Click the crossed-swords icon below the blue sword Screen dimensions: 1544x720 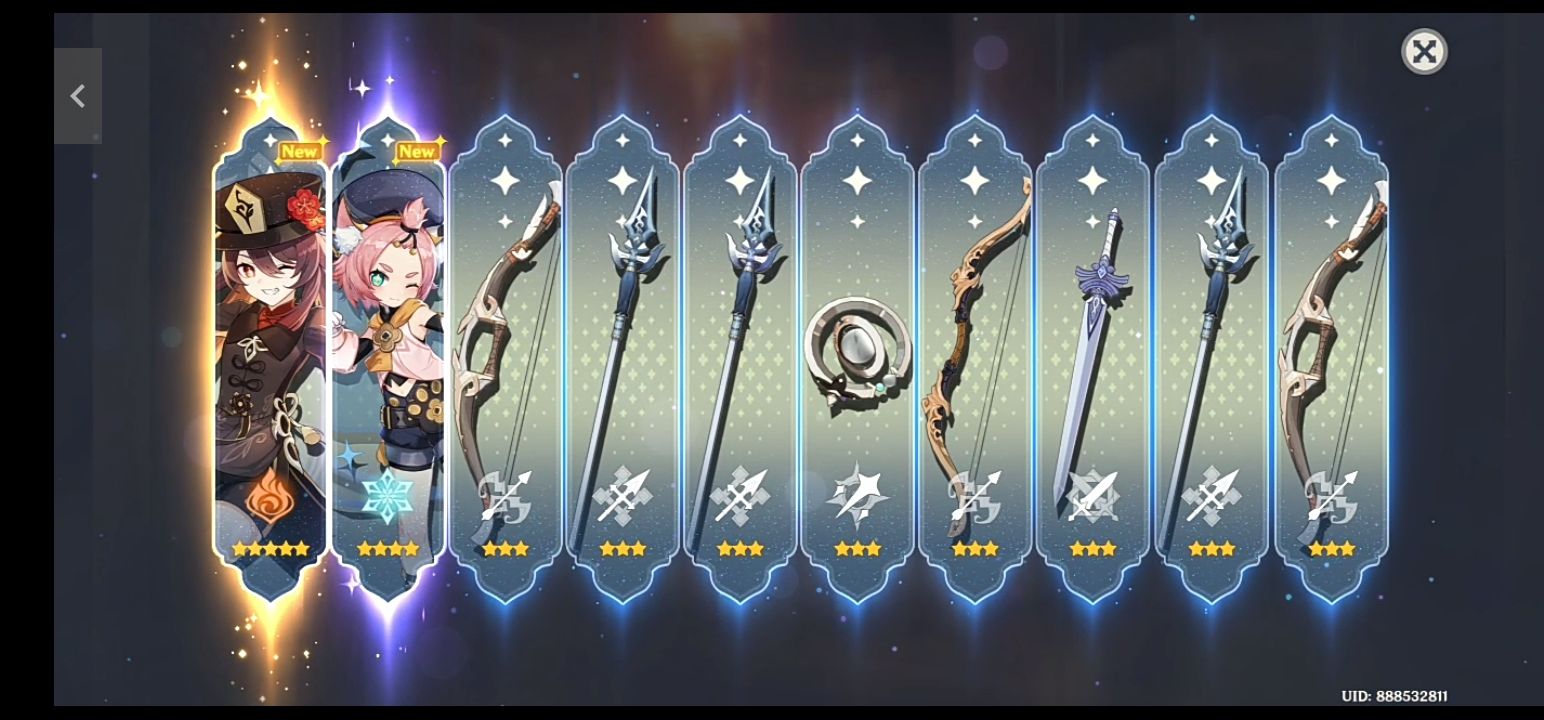[x=1092, y=494]
